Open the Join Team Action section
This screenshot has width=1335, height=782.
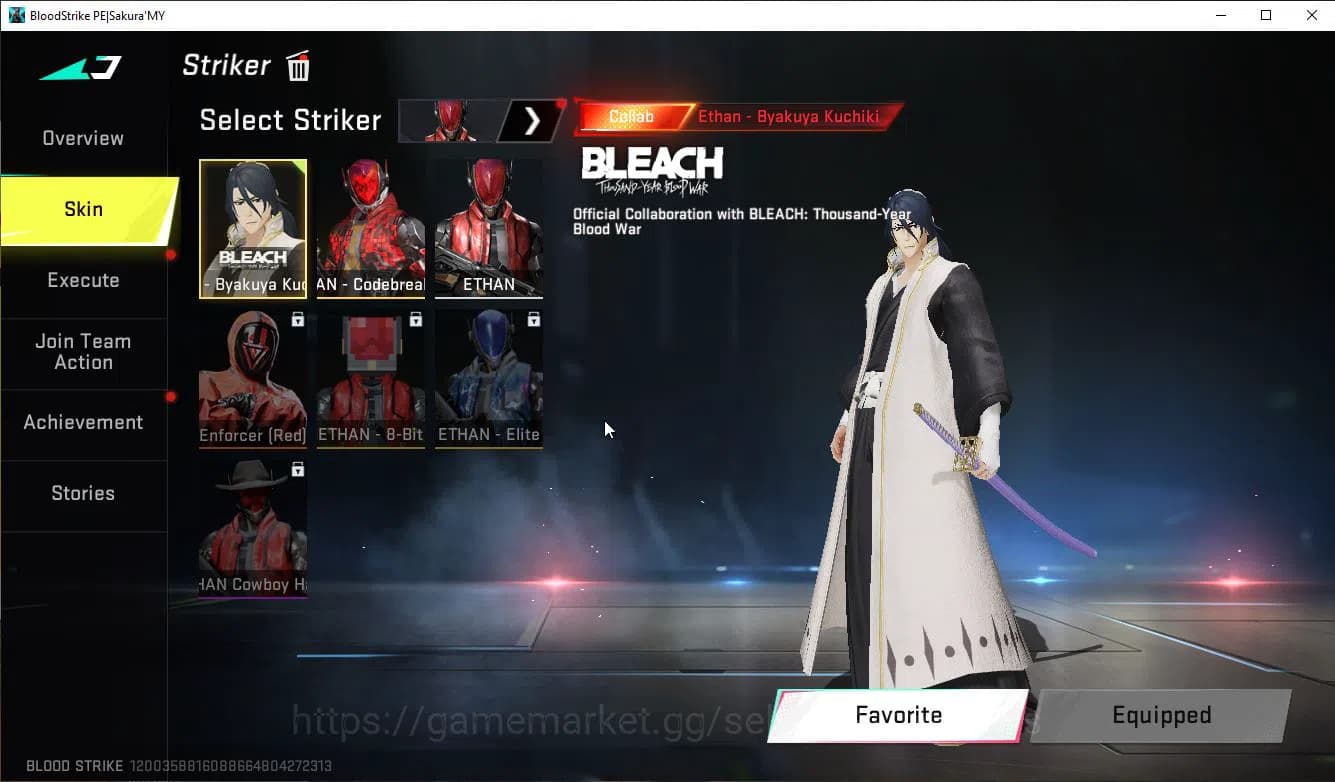(x=83, y=352)
